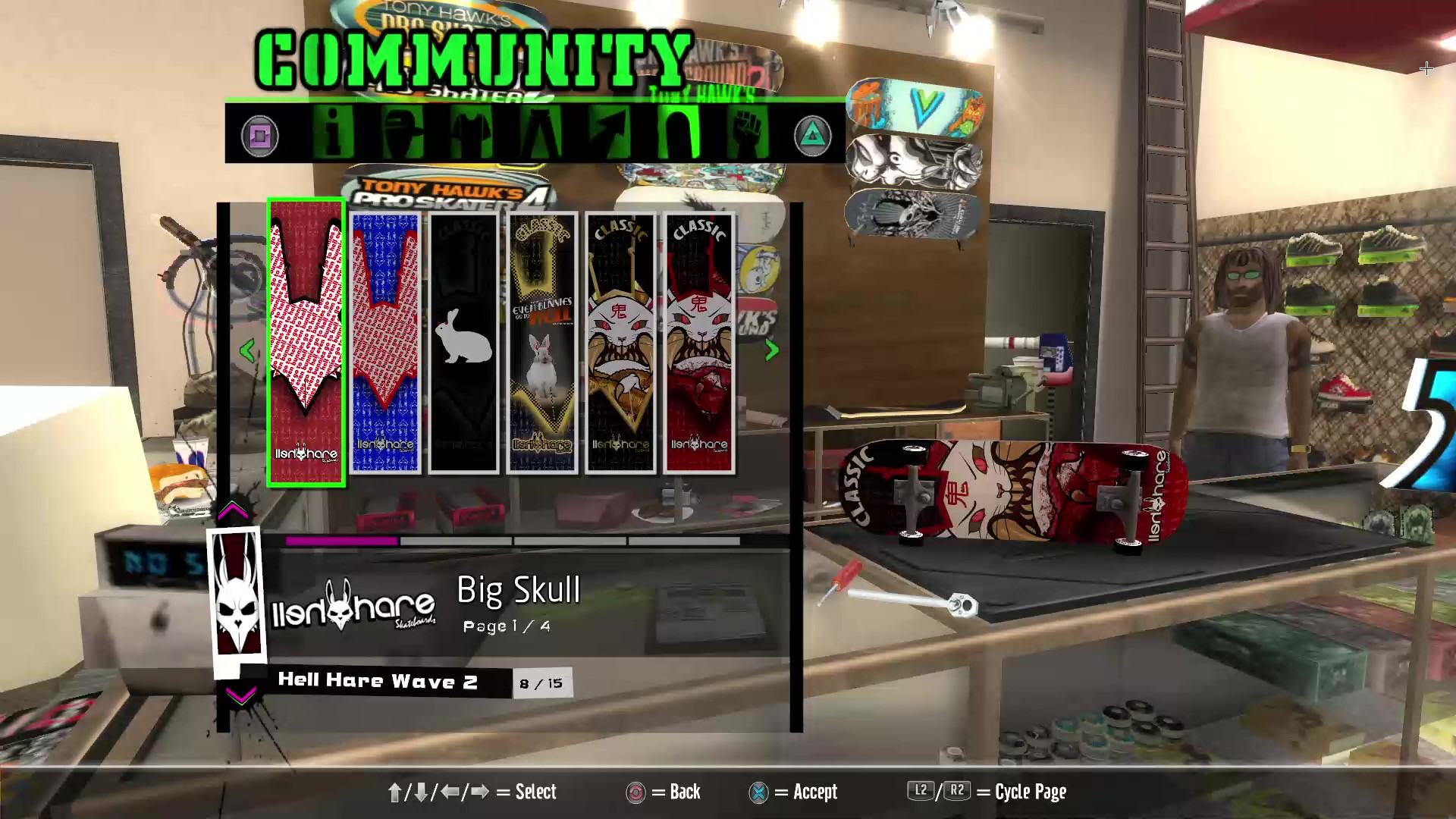
Task: Move down to next deck brand
Action: pos(241,695)
